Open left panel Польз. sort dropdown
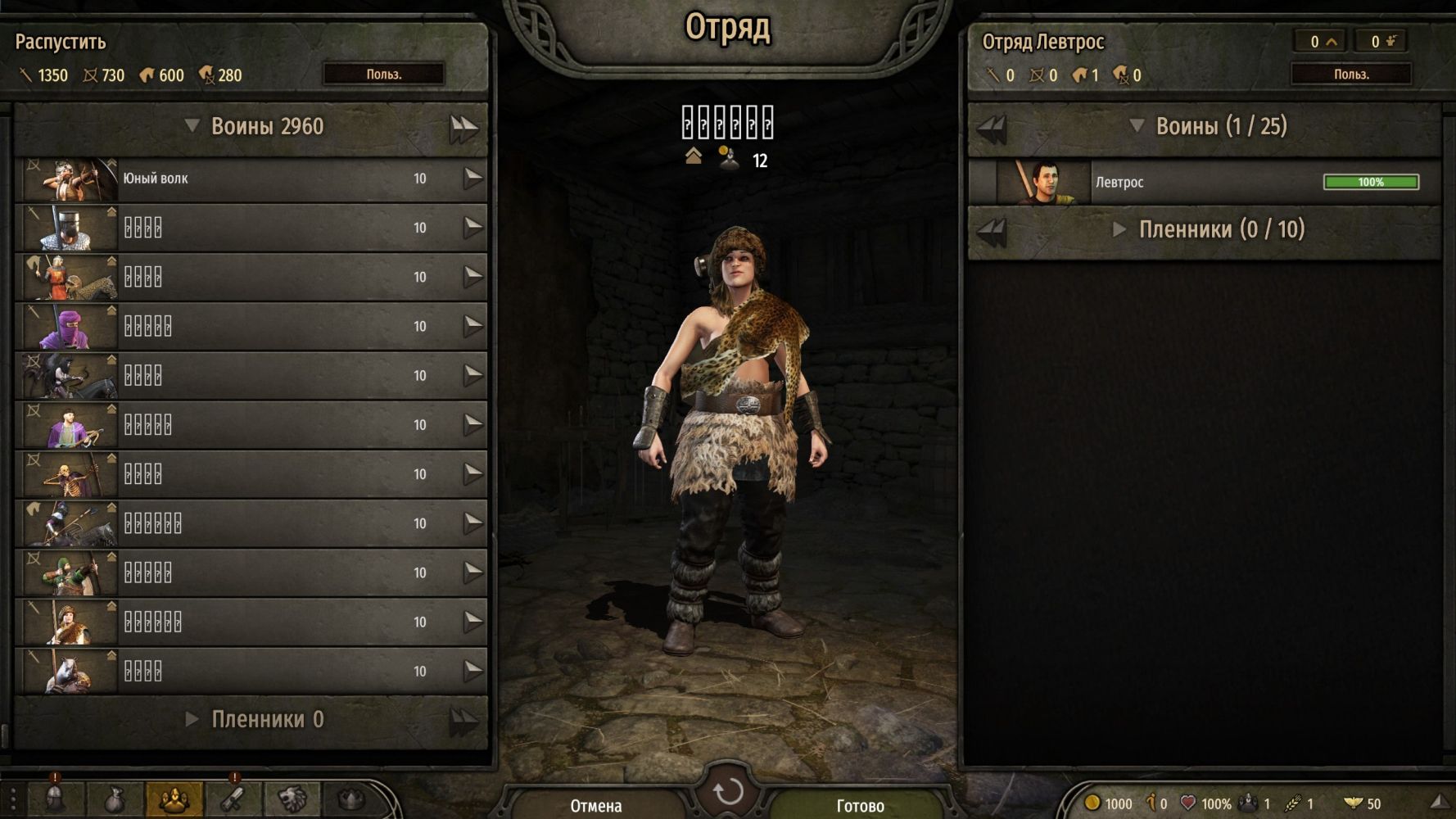The height and width of the screenshot is (819, 1456). pos(383,75)
